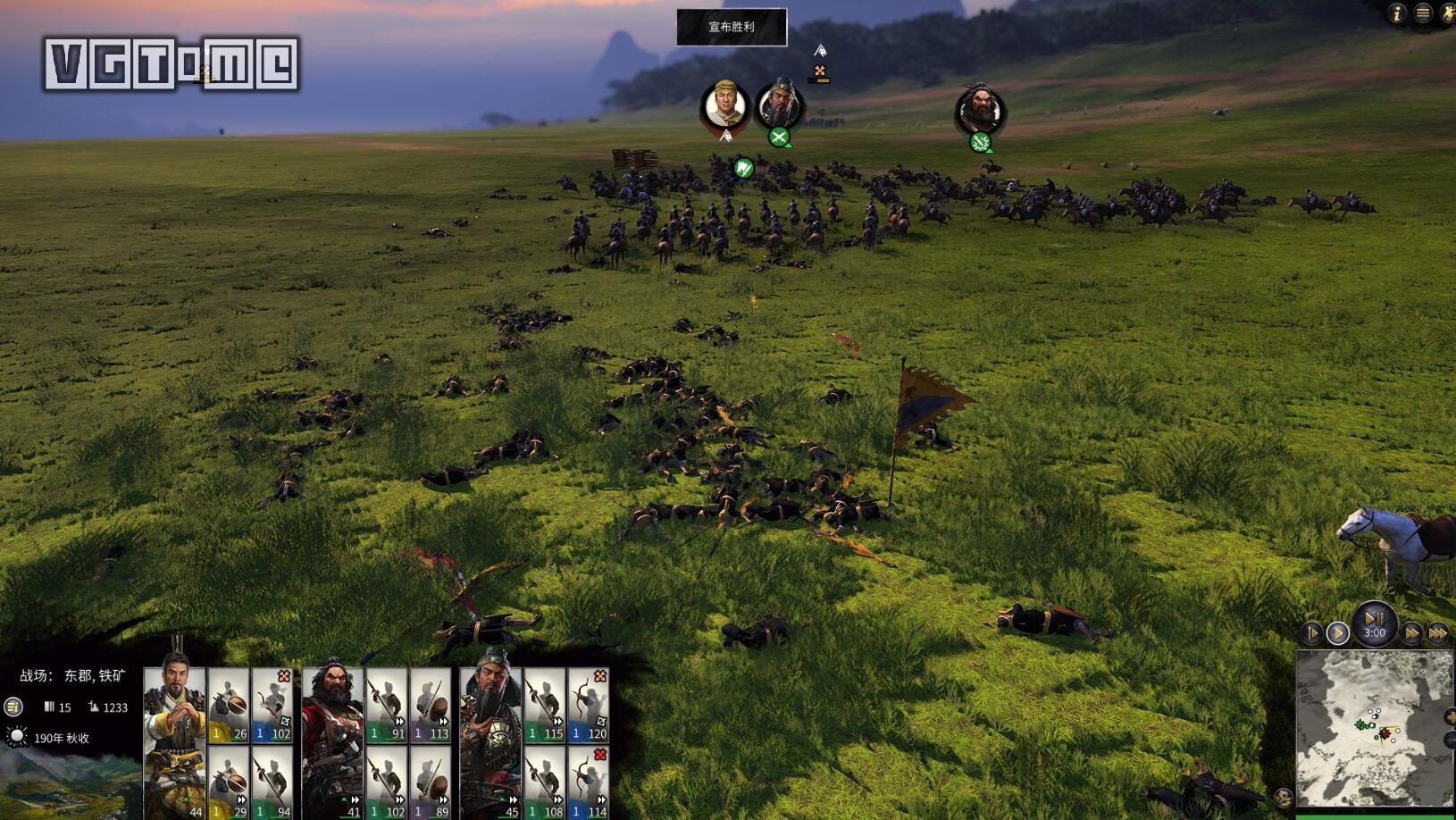Select the archer unit card showing 120
Screen dimensions: 1456x820
(x=589, y=705)
